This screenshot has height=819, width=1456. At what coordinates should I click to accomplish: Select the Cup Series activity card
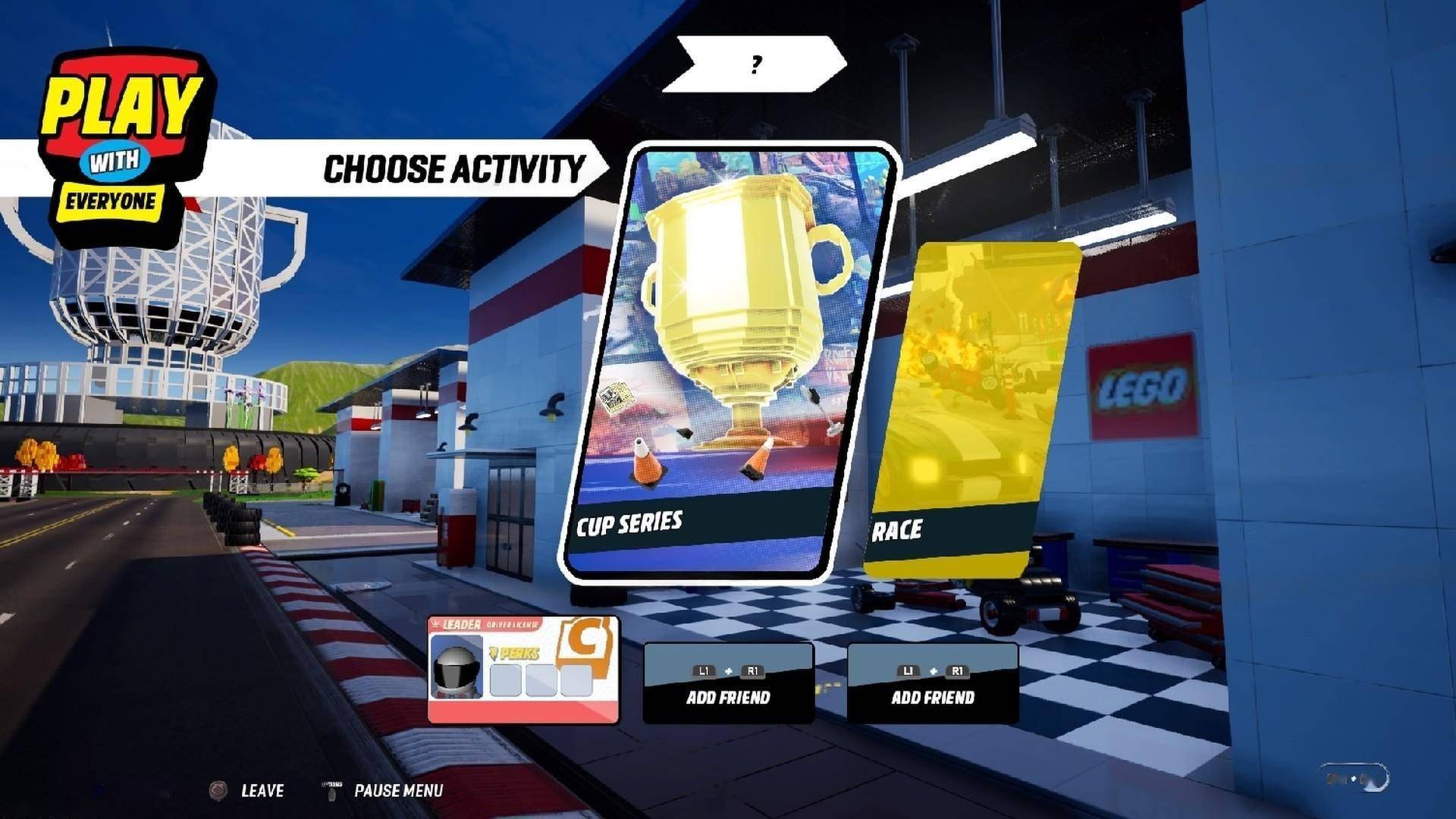click(728, 364)
